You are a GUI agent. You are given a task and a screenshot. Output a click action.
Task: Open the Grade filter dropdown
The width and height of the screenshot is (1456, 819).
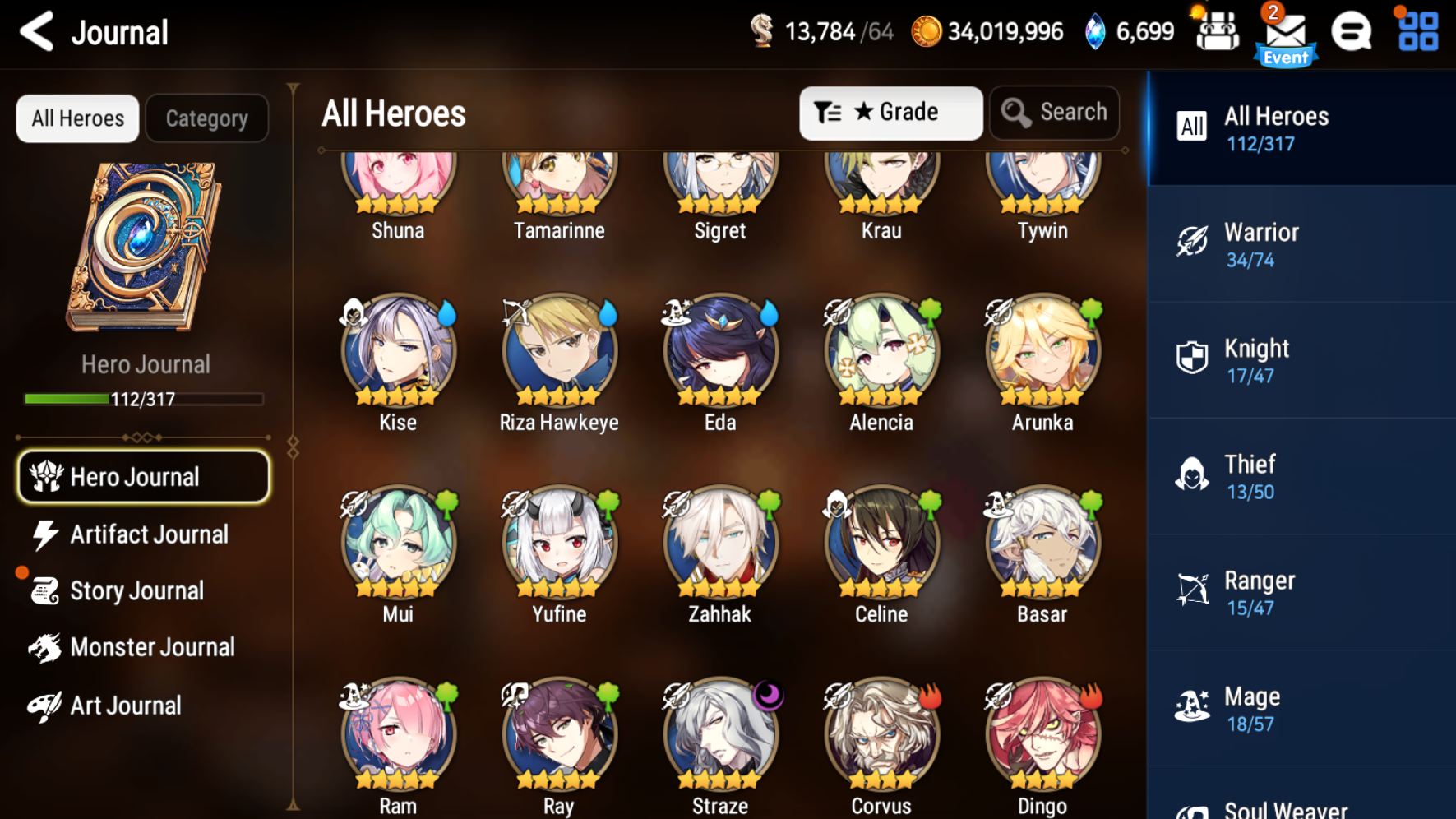click(890, 113)
